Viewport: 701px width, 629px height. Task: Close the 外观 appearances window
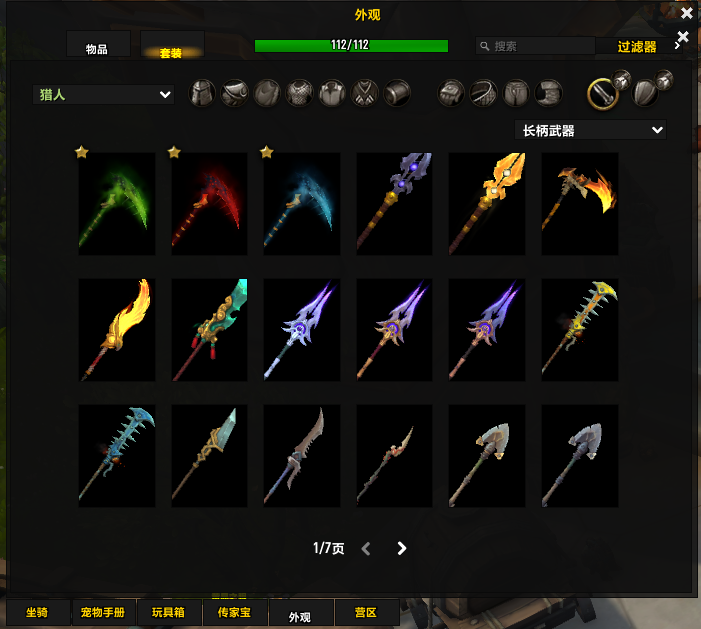(x=686, y=13)
